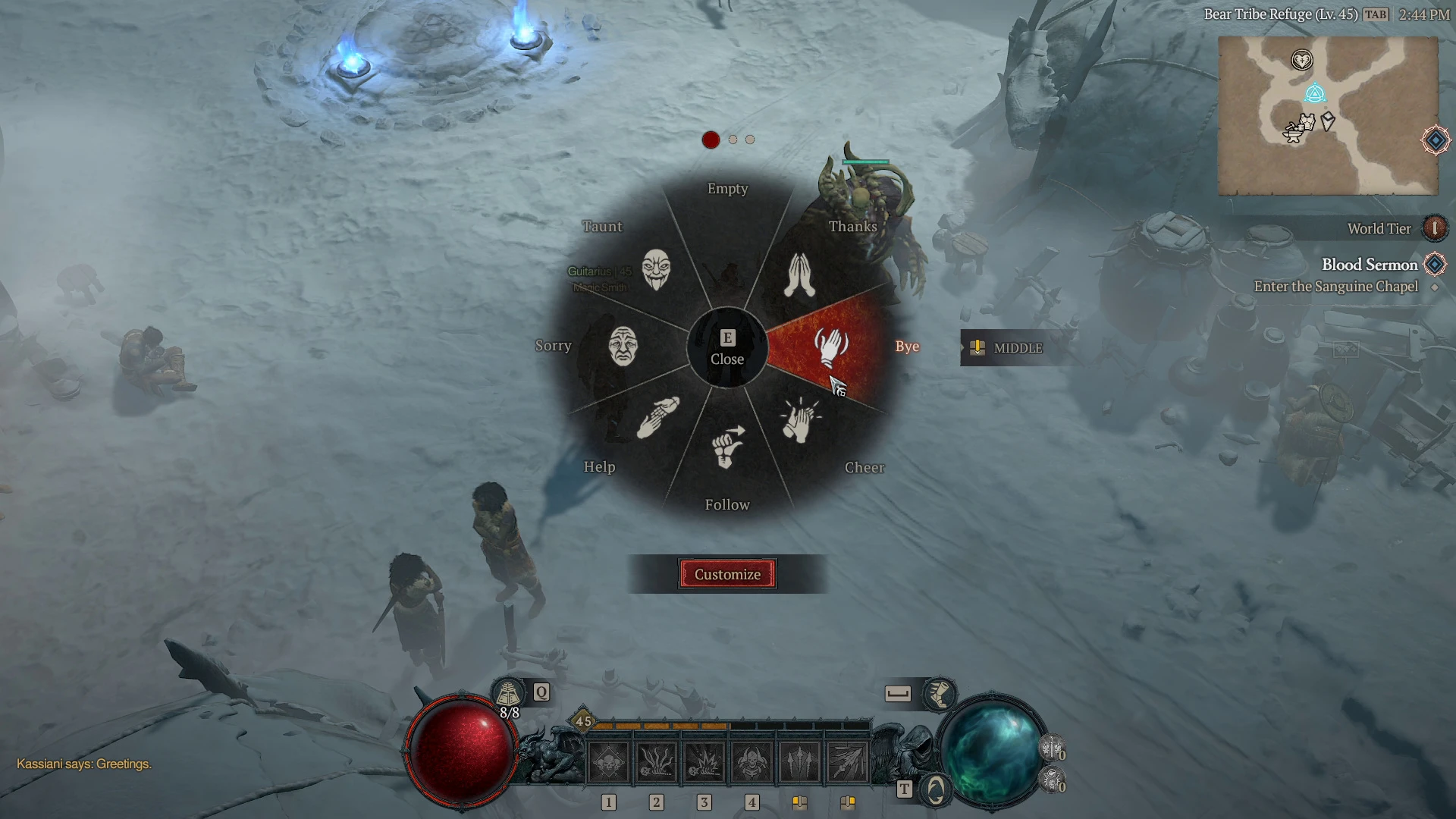Use the Cheer clapping emote
The height and width of the screenshot is (819, 1456).
(x=800, y=421)
